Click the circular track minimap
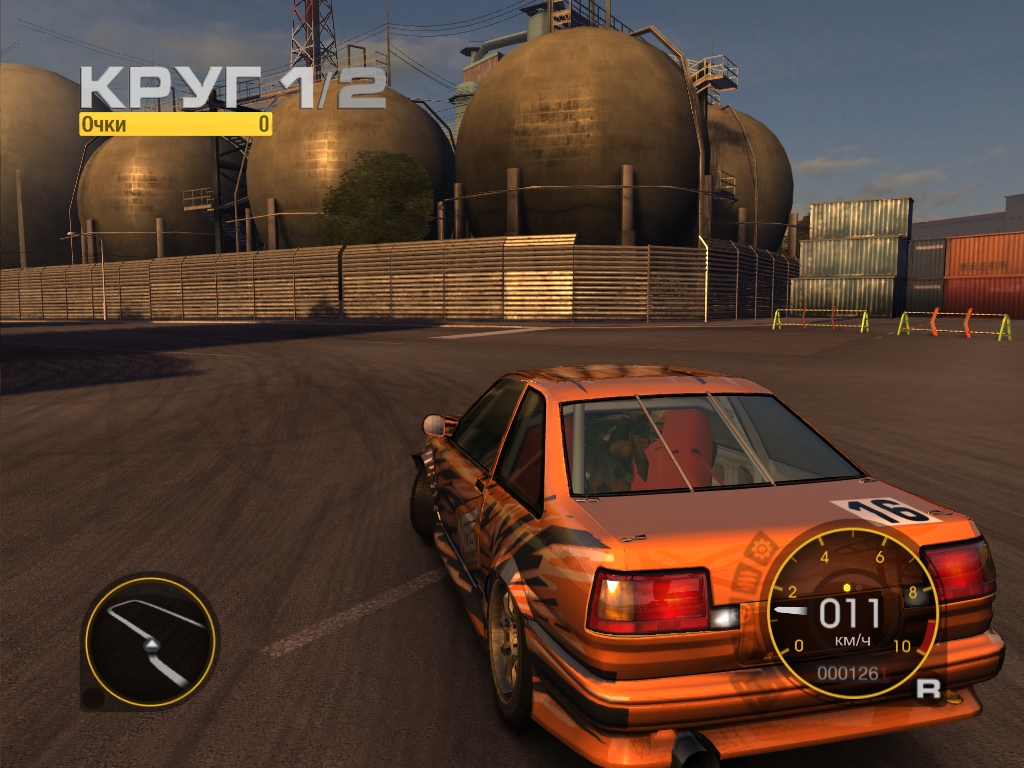 [149, 641]
